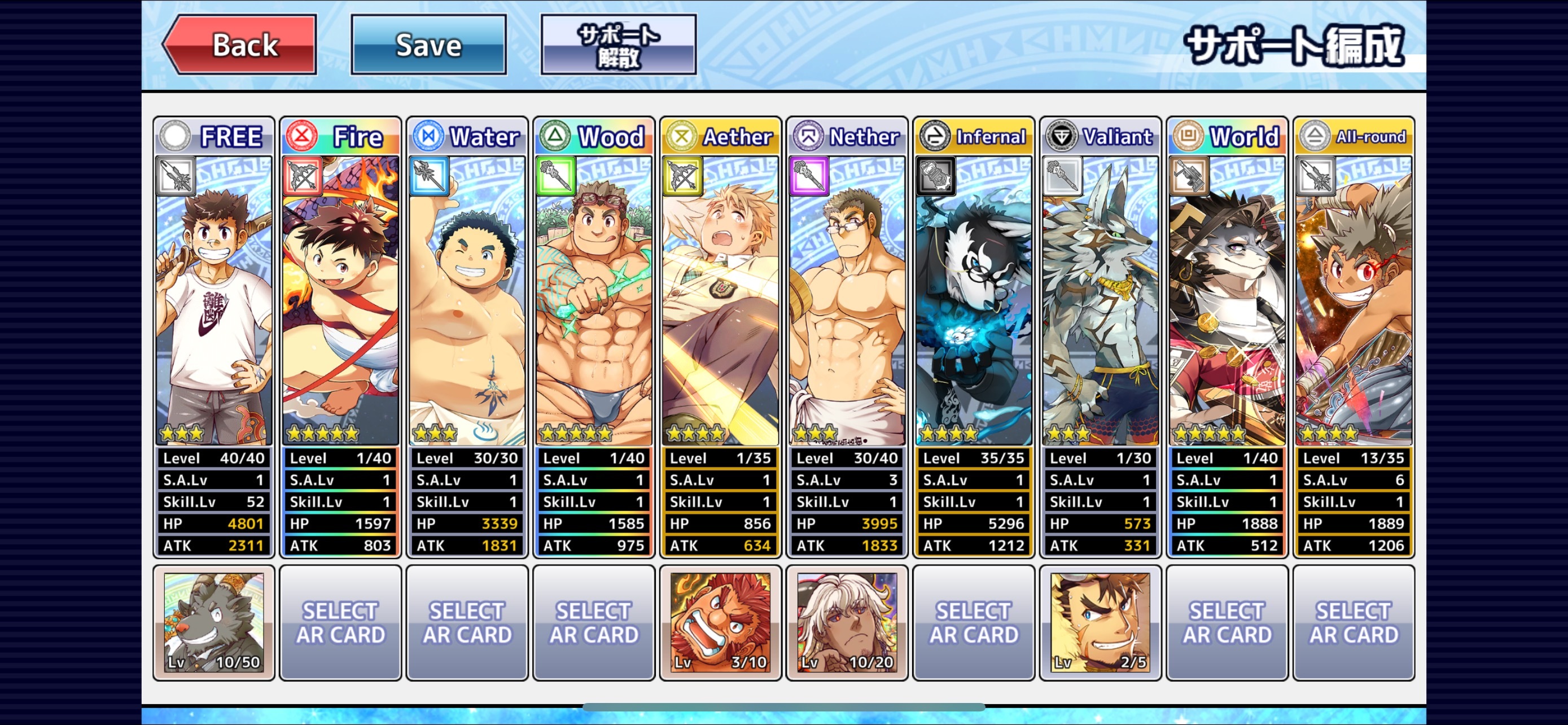
Task: Select AR card for the All-round slot
Action: 1353,622
